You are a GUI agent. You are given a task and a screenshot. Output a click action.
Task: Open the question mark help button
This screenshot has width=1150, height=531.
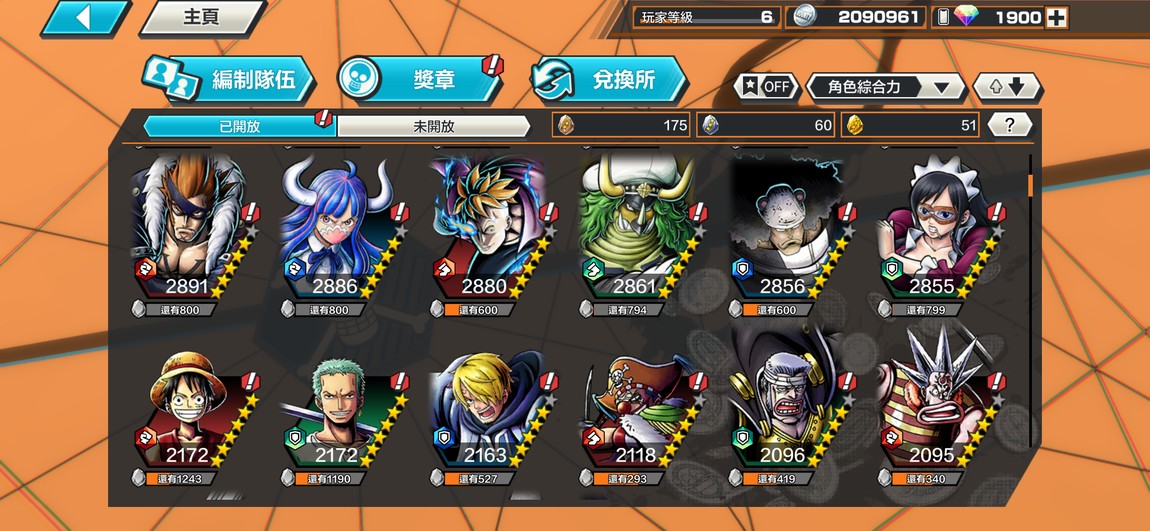[1010, 125]
